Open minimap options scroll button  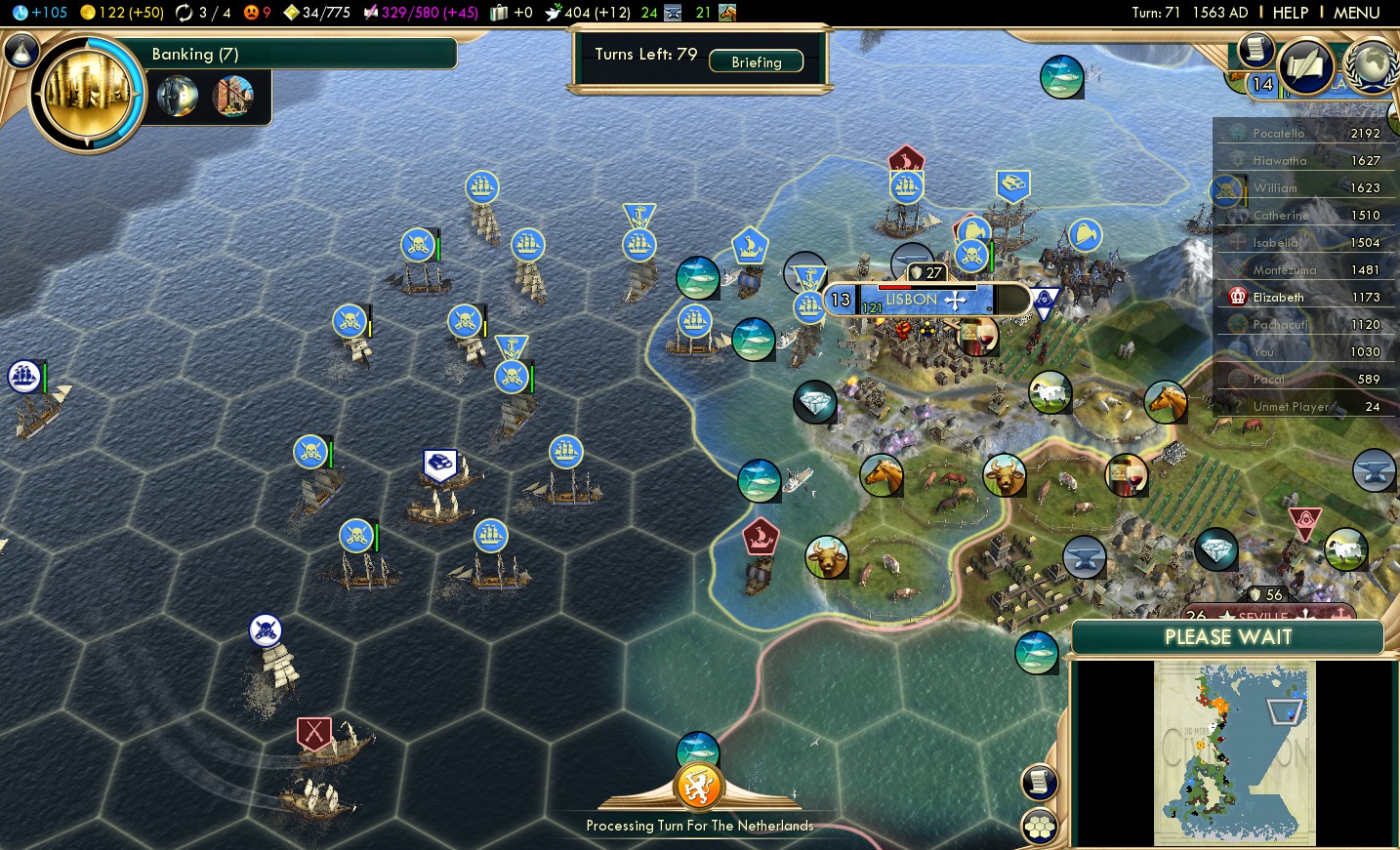click(x=1039, y=781)
